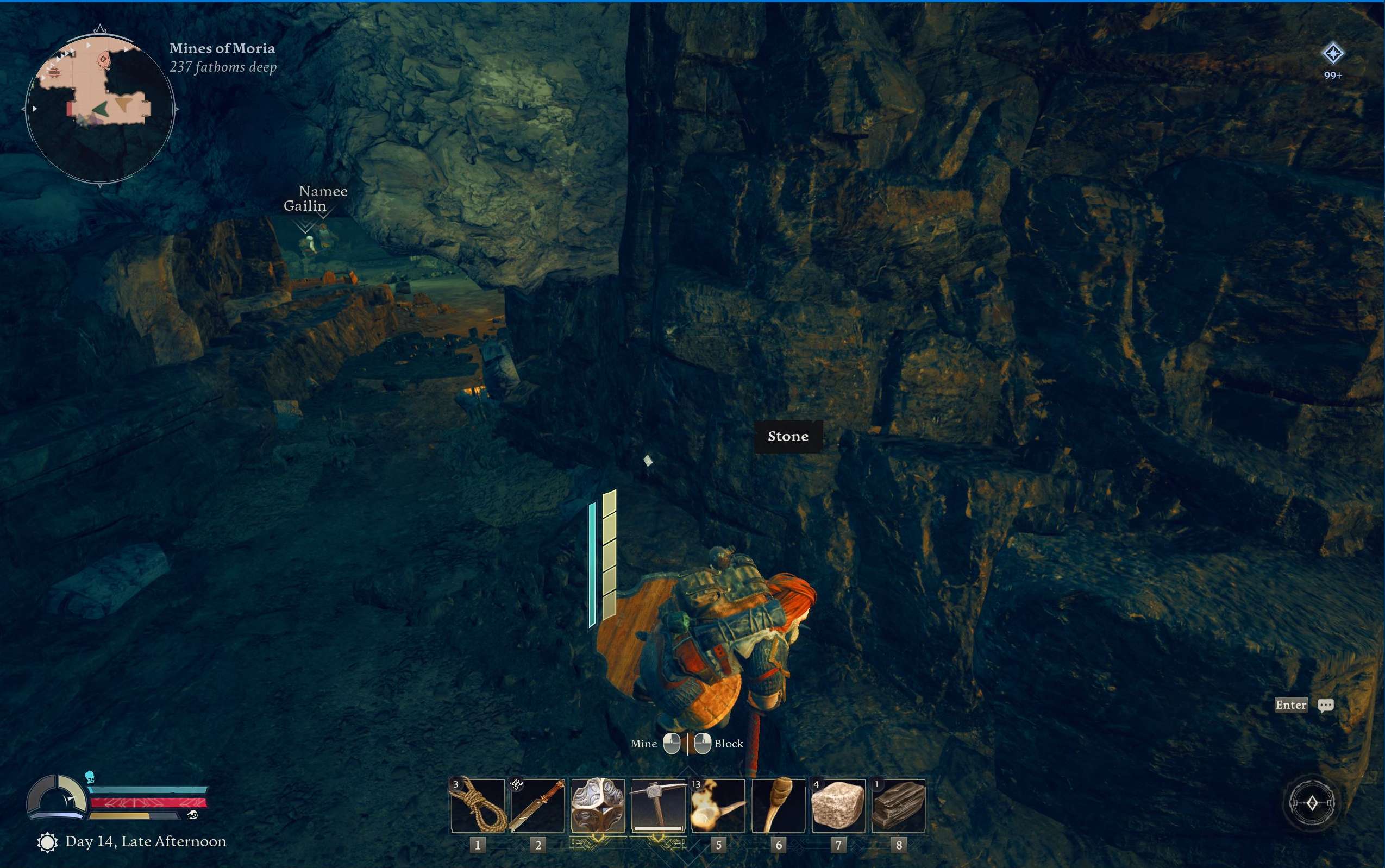Select the burning torch slot
The image size is (1385, 868).
718,806
